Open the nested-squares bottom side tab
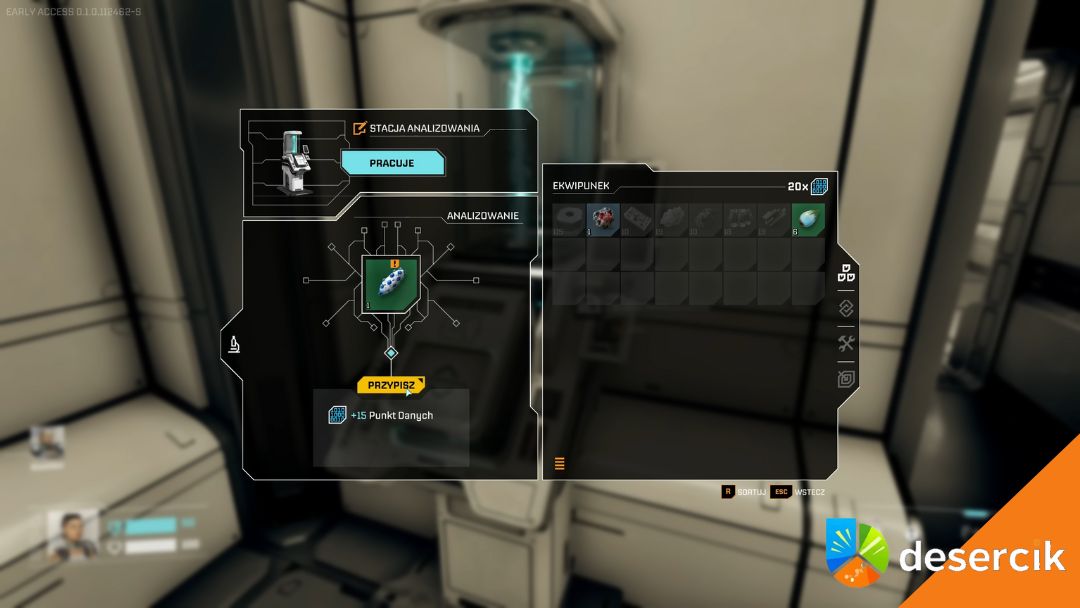Viewport: 1080px width, 608px height. 846,380
